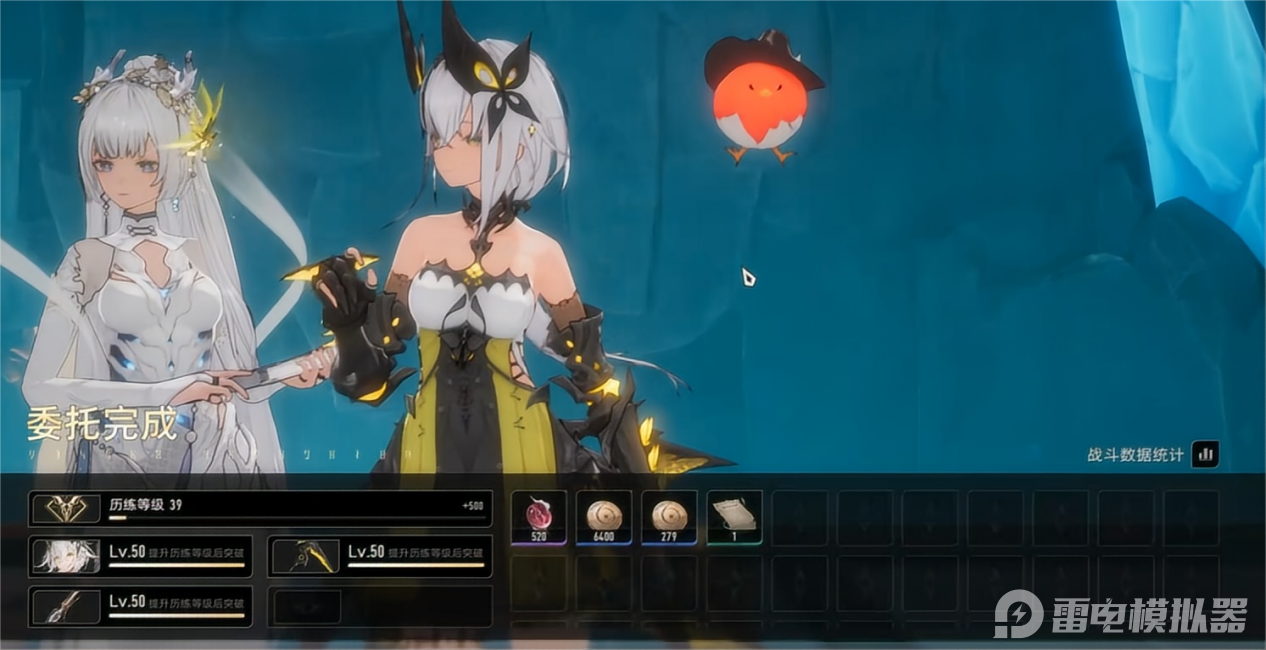Click the white-haired character Lv.50 portrait
The image size is (1266, 650).
(66, 555)
